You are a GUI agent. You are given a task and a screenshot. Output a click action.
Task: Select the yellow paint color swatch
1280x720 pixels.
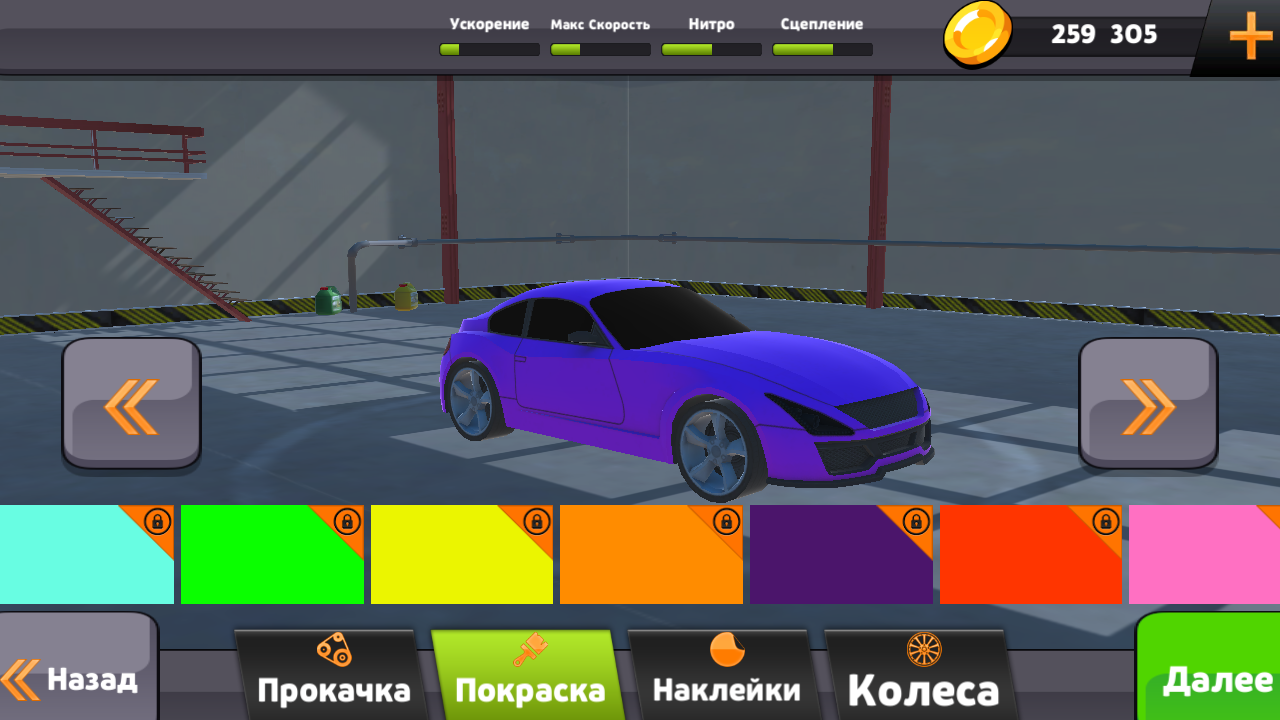point(460,555)
